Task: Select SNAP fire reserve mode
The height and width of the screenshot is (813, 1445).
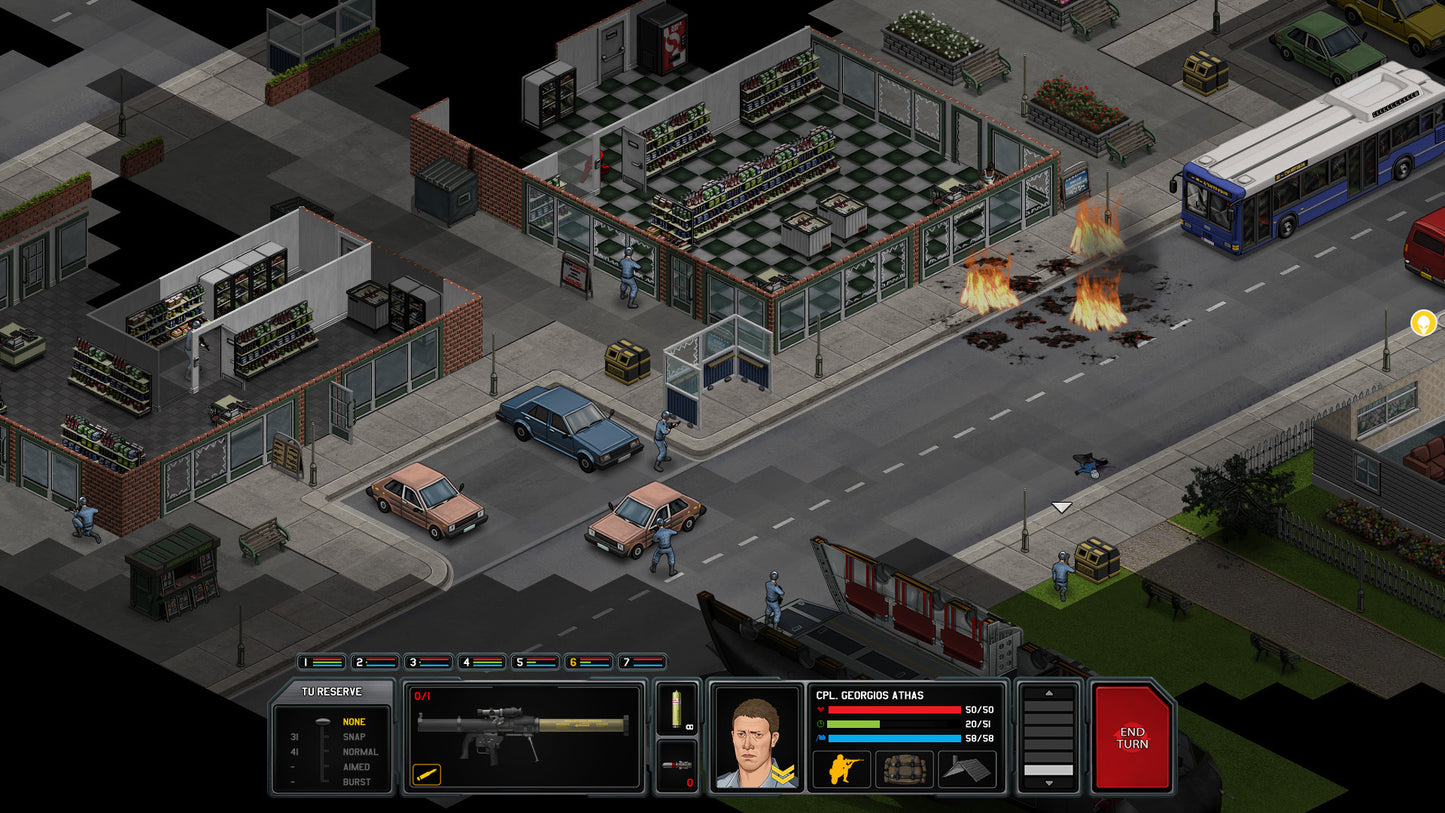Action: tap(354, 736)
